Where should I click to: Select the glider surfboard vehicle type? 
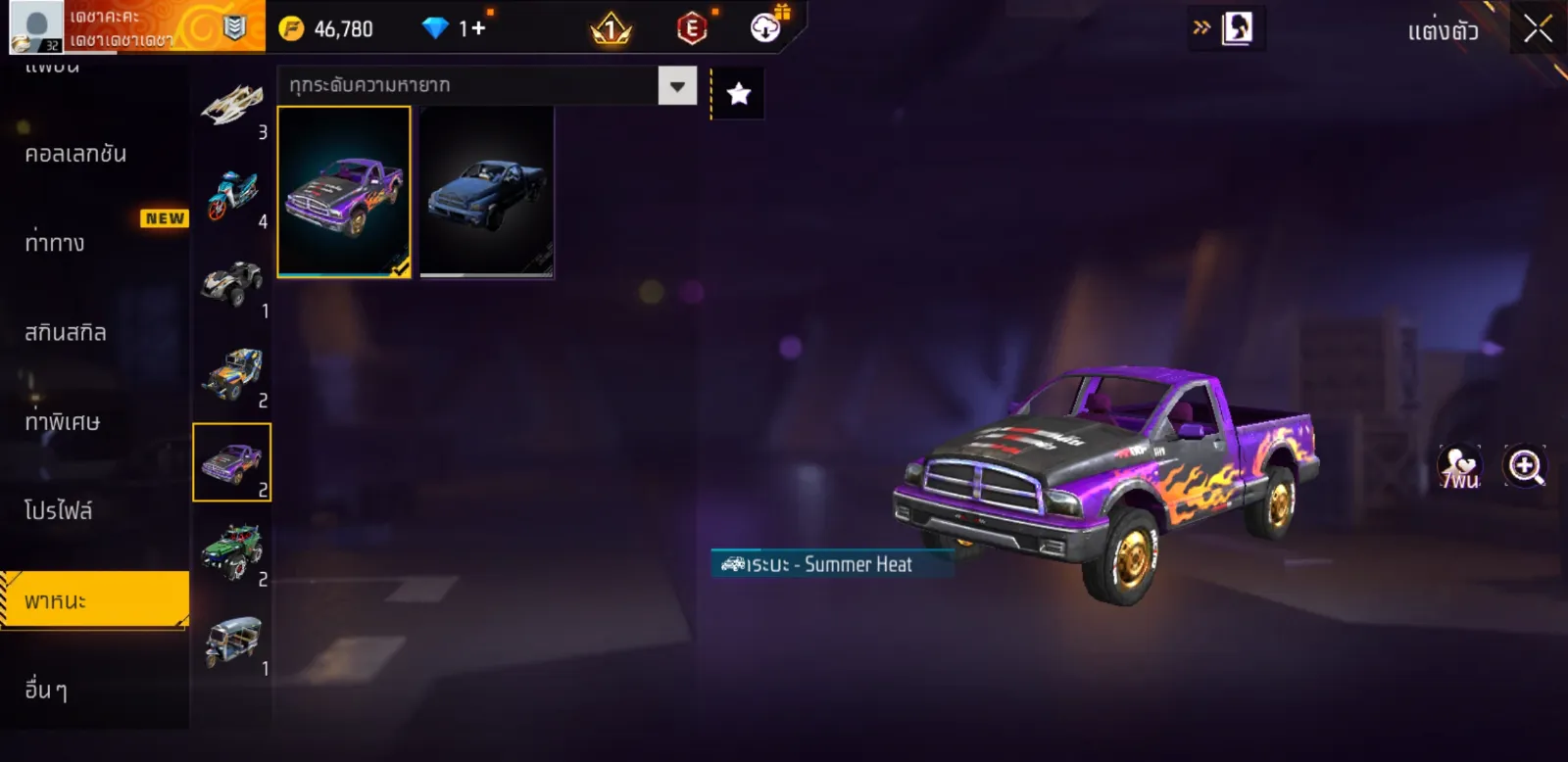(232, 105)
